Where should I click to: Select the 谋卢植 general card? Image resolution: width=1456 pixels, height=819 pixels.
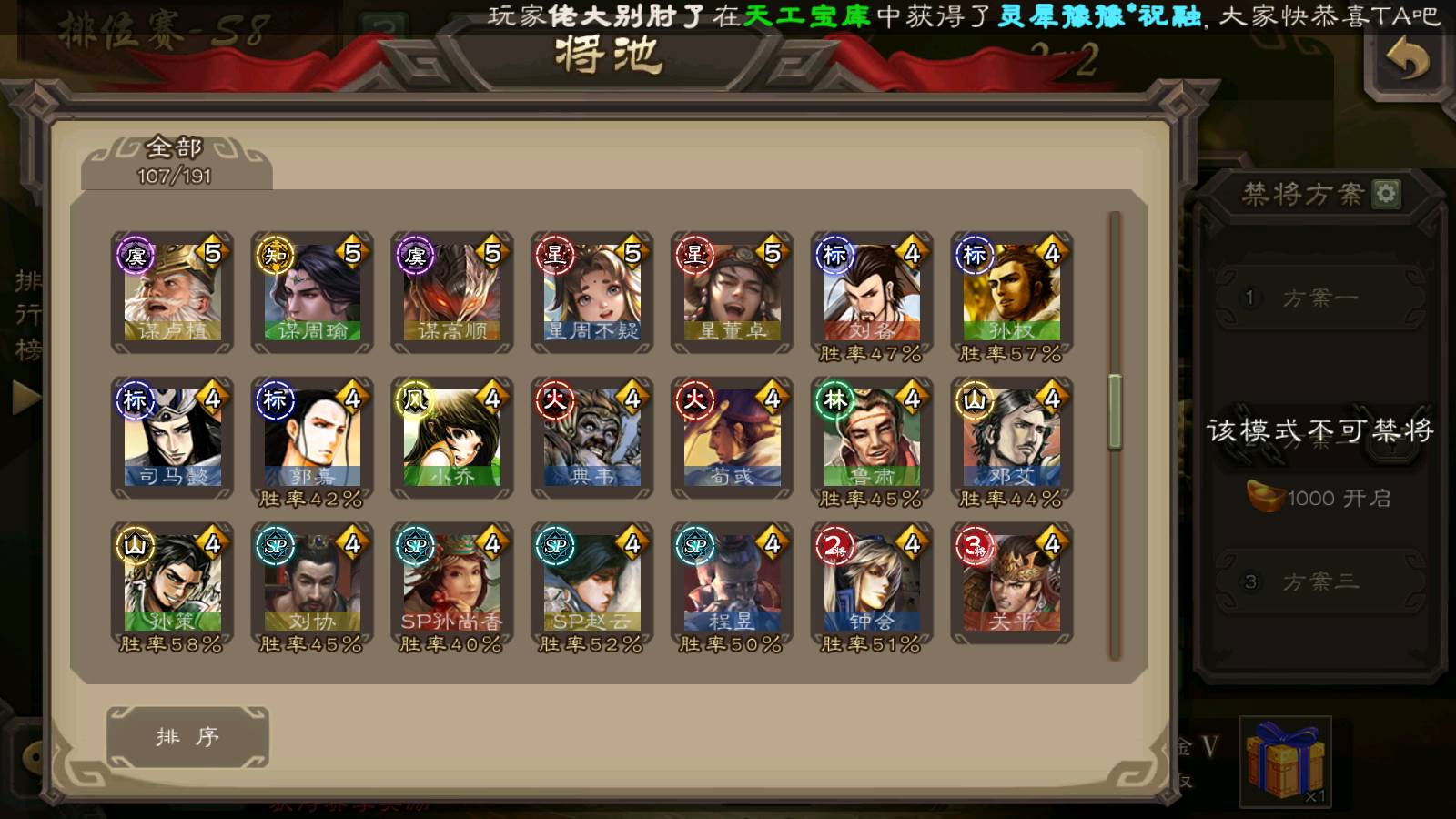172,291
